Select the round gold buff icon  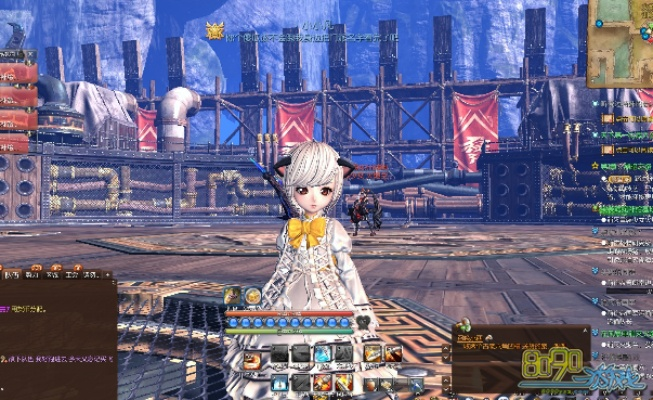tap(252, 295)
